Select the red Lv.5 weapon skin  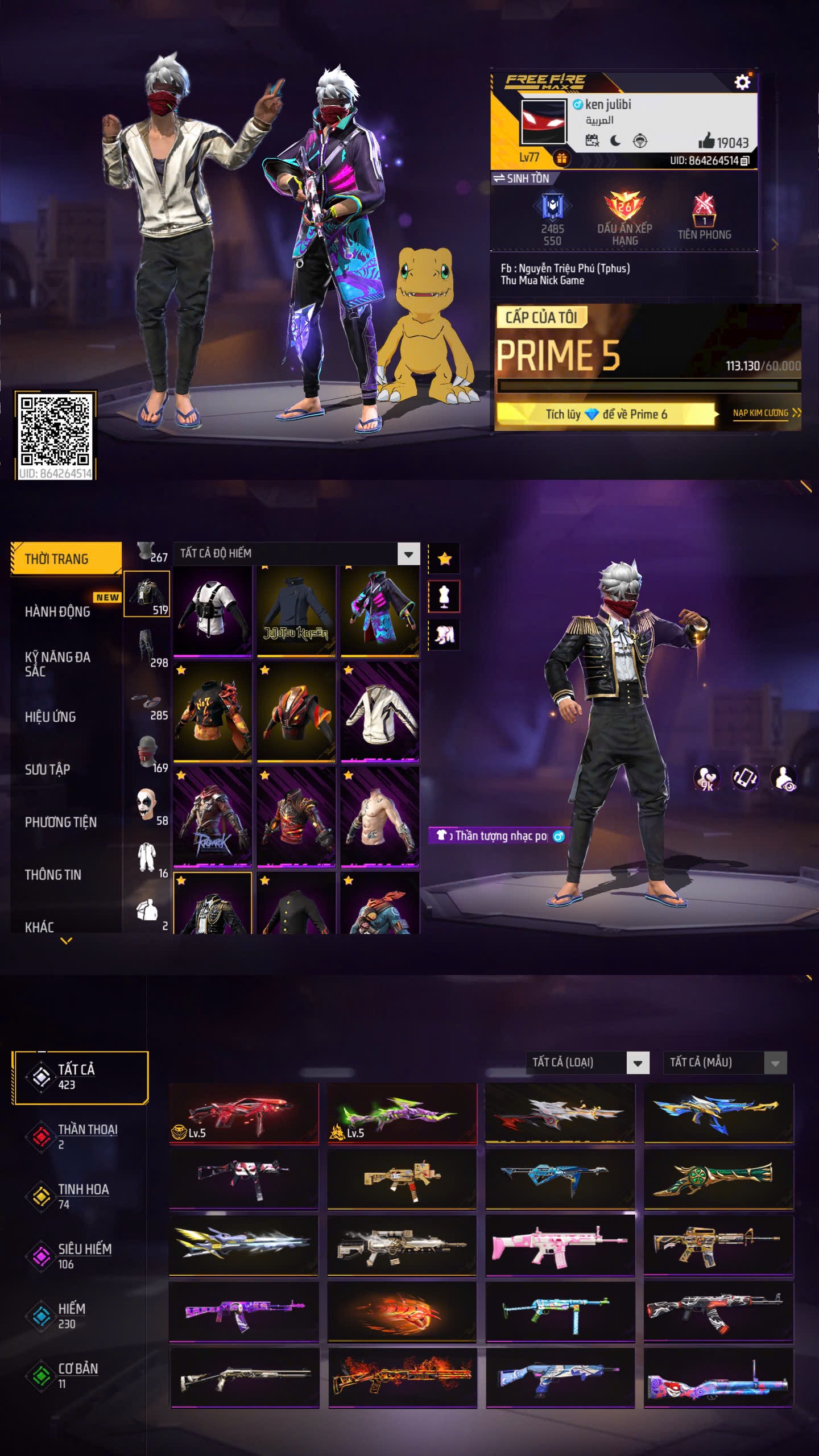coord(243,1113)
